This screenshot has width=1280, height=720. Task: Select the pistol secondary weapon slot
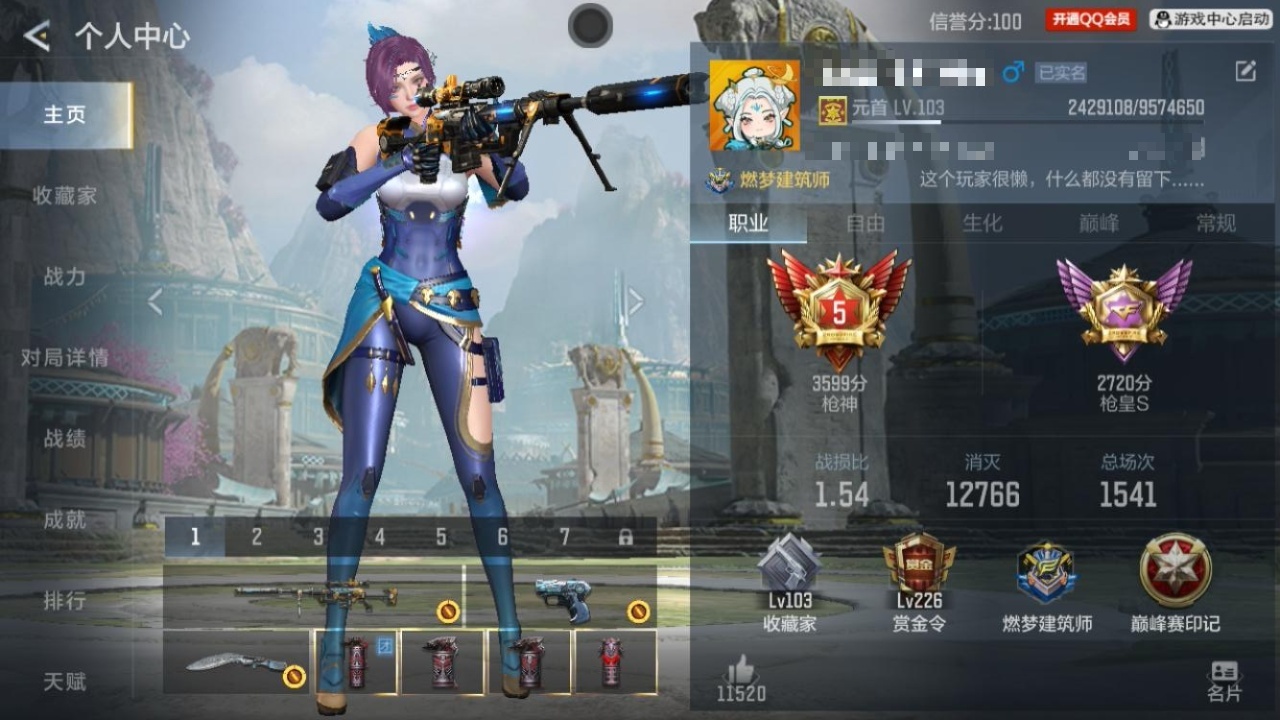pos(562,597)
